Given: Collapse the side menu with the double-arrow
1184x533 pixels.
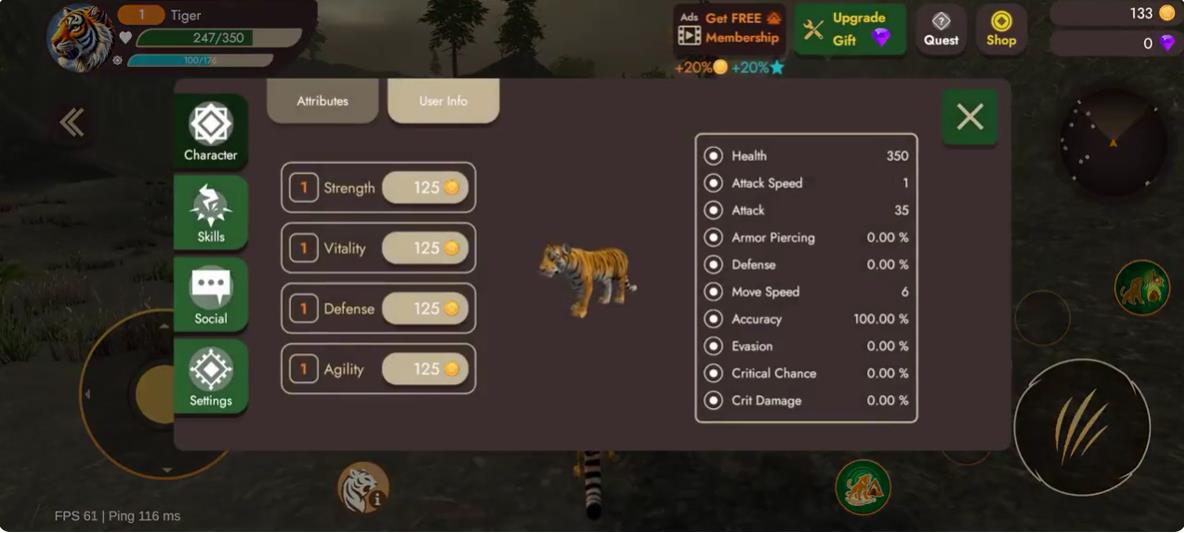Looking at the screenshot, I should 71,123.
